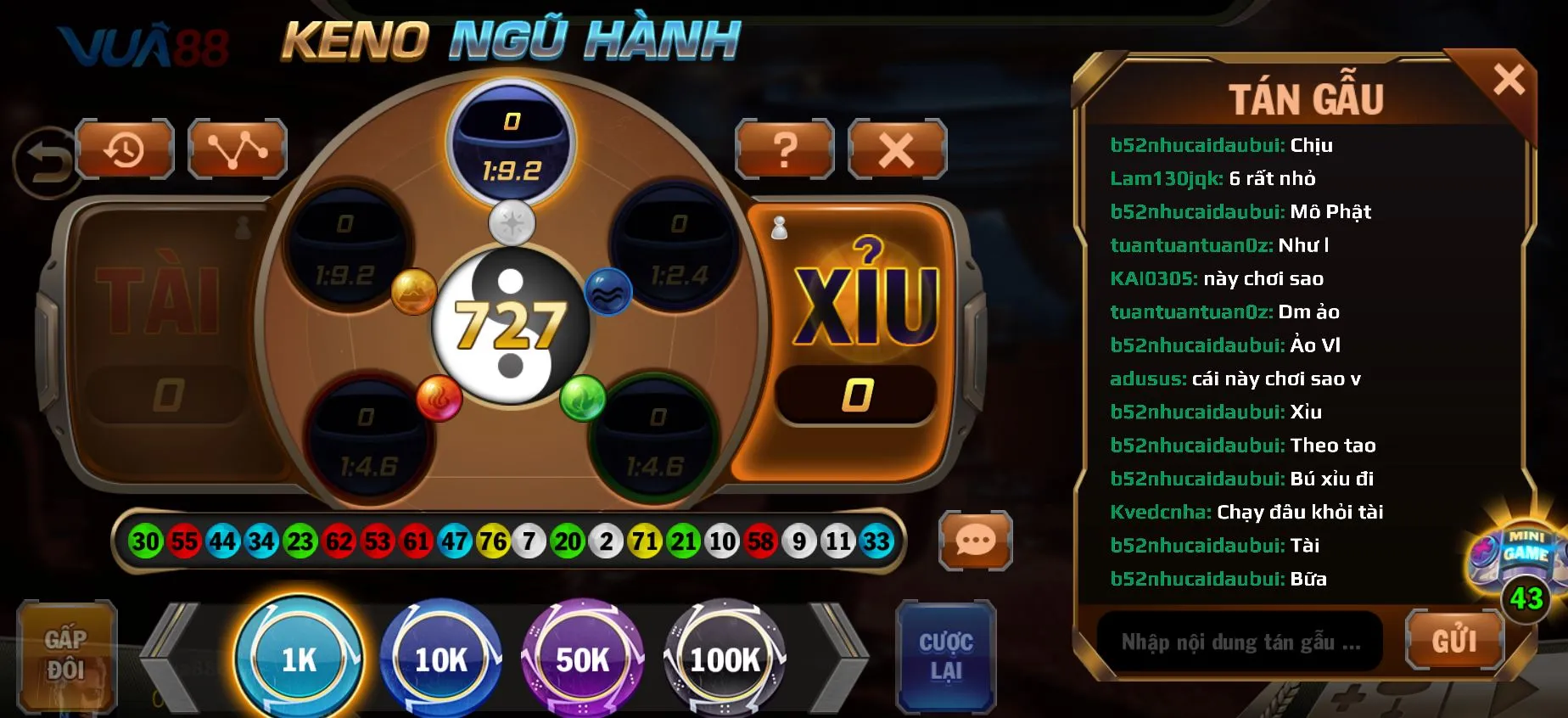Activate the GẤP ĐÔI double button
1568x718 pixels.
click(66, 655)
